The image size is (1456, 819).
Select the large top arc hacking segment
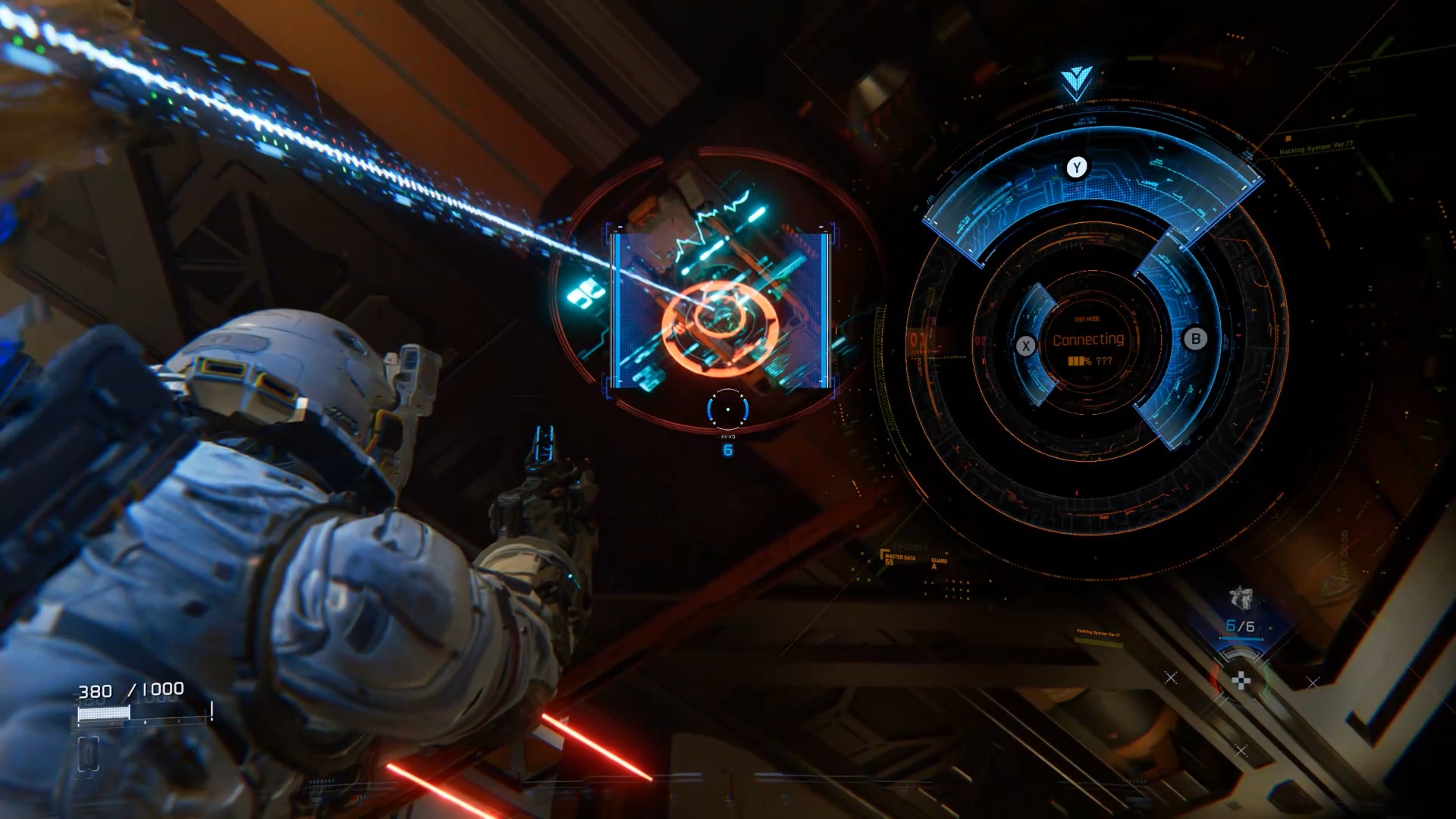(x=1092, y=190)
